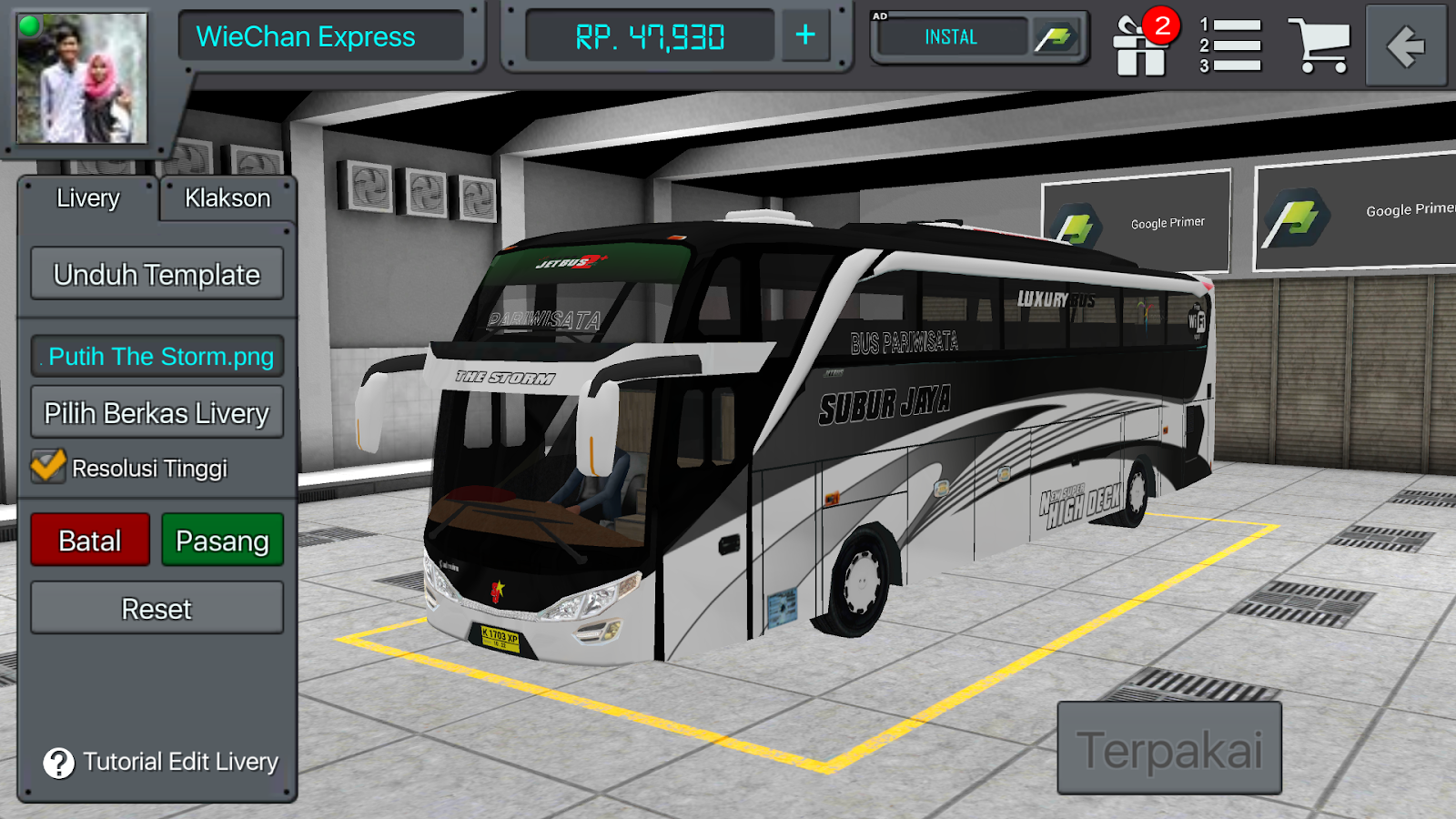Image resolution: width=1456 pixels, height=819 pixels.
Task: Click the Putih The Storm.png filename field
Action: pyautogui.click(x=156, y=356)
